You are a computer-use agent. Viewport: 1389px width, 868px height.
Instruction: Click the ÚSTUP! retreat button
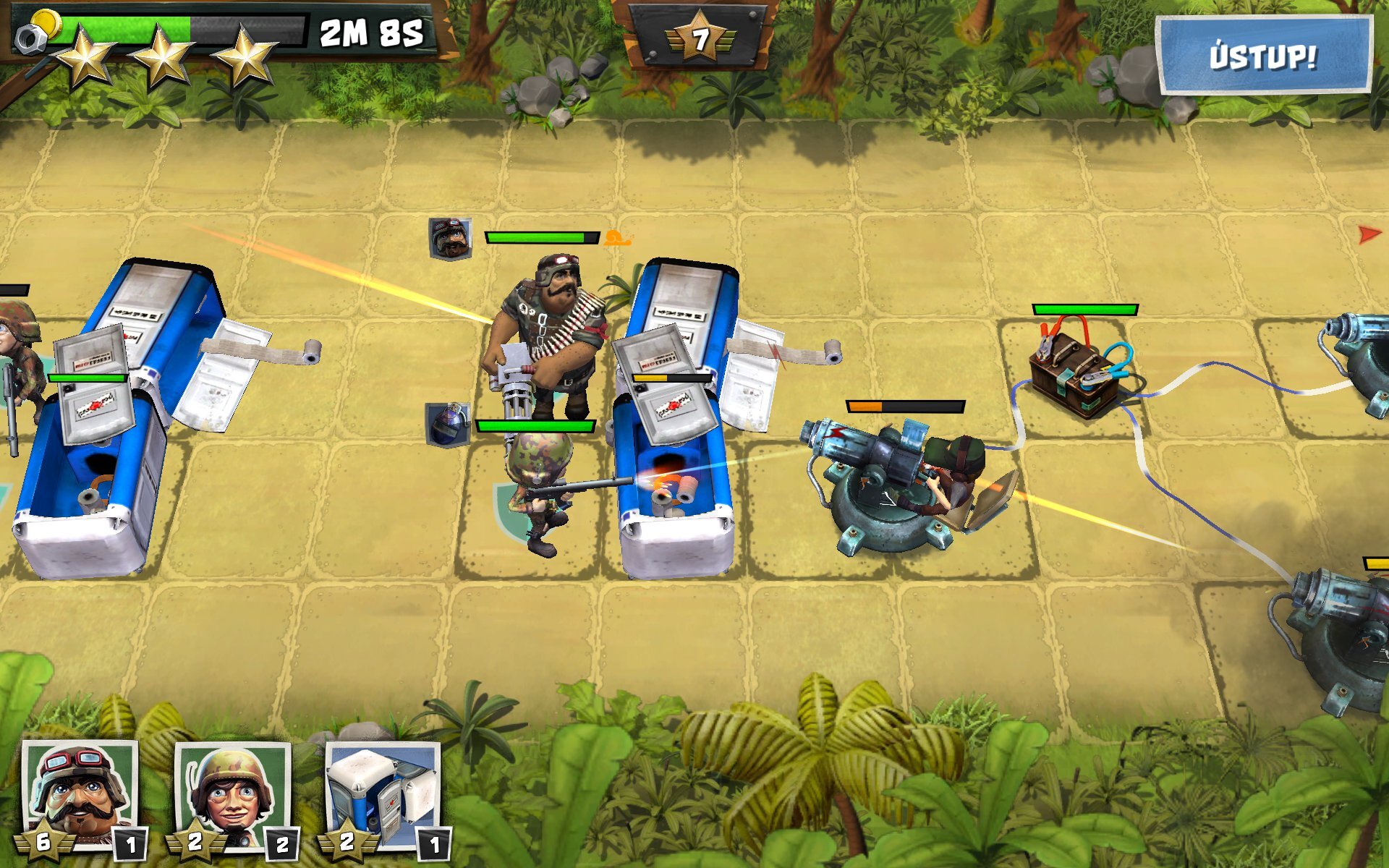tap(1263, 56)
